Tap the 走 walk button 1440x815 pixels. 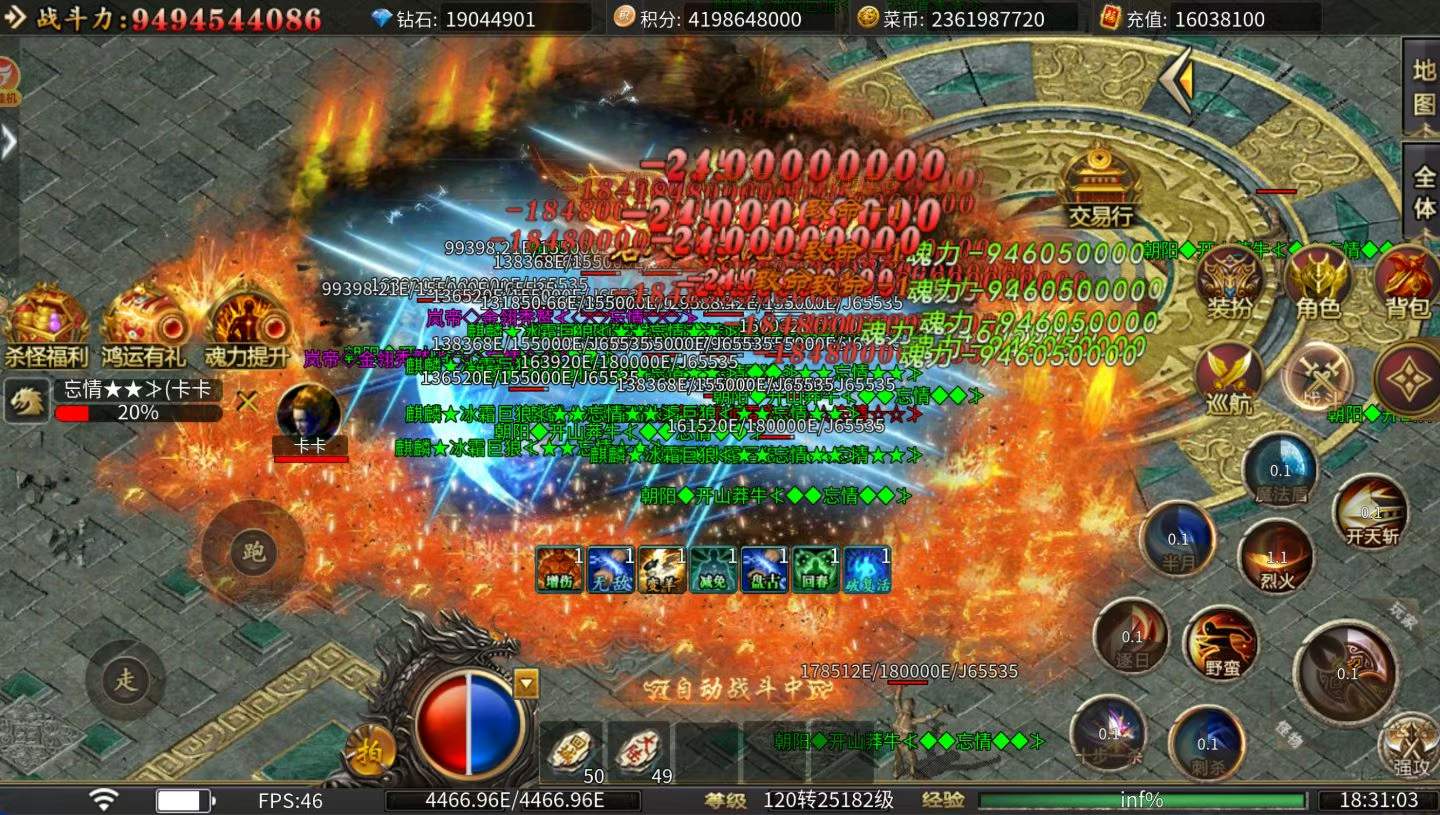click(x=125, y=680)
